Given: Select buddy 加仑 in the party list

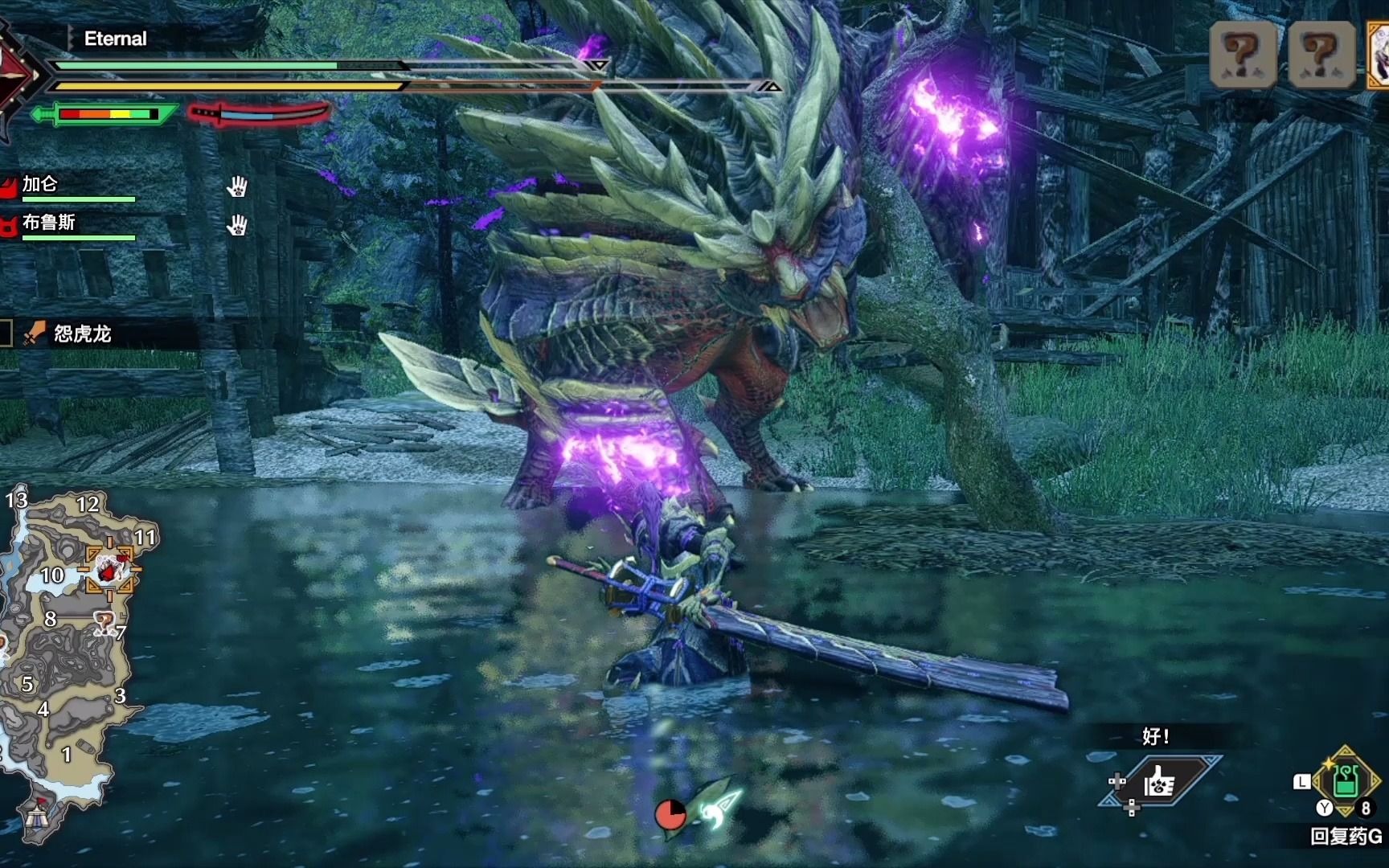Looking at the screenshot, I should coord(40,185).
